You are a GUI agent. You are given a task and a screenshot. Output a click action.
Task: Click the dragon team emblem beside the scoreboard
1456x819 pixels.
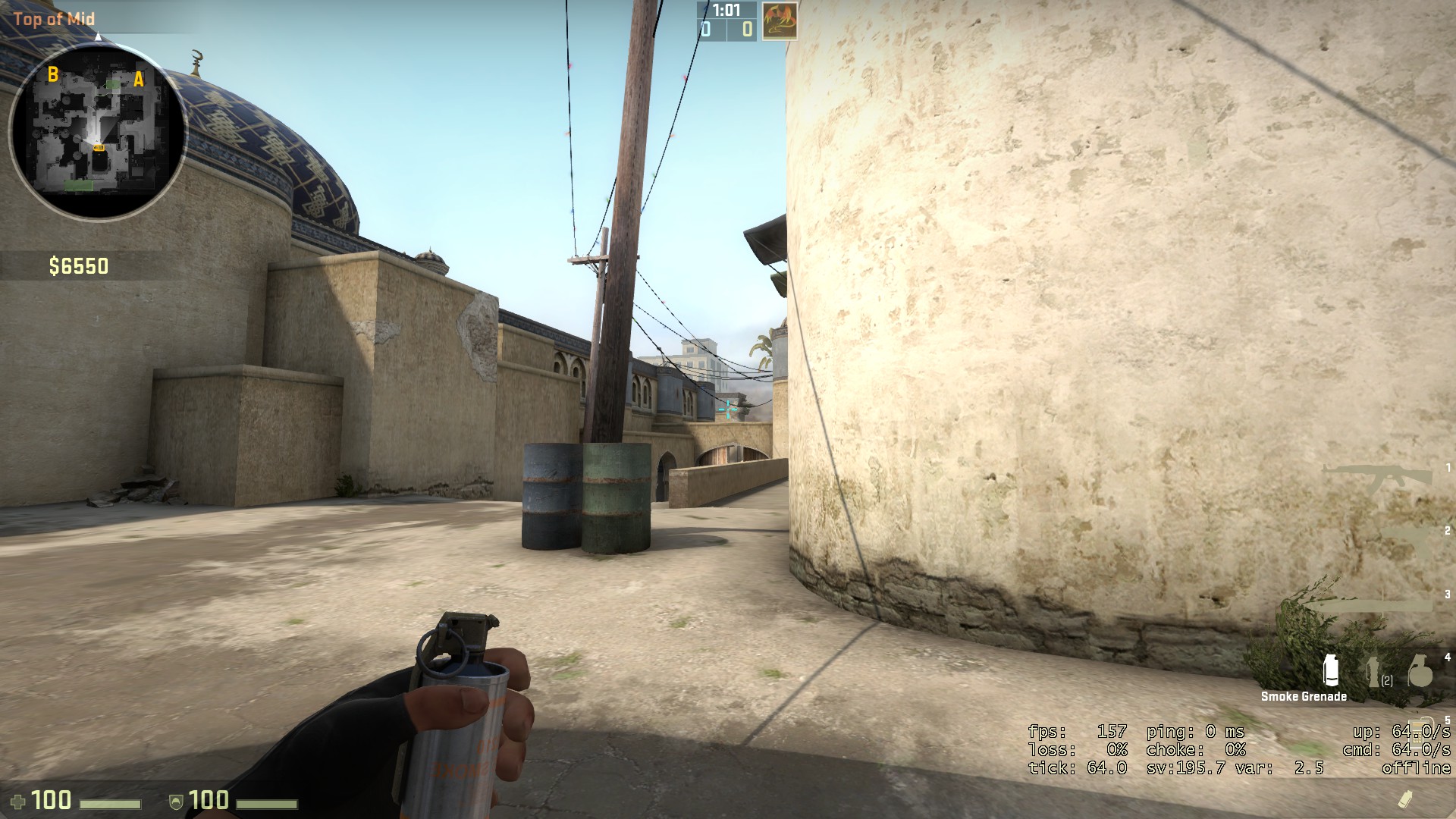781,20
